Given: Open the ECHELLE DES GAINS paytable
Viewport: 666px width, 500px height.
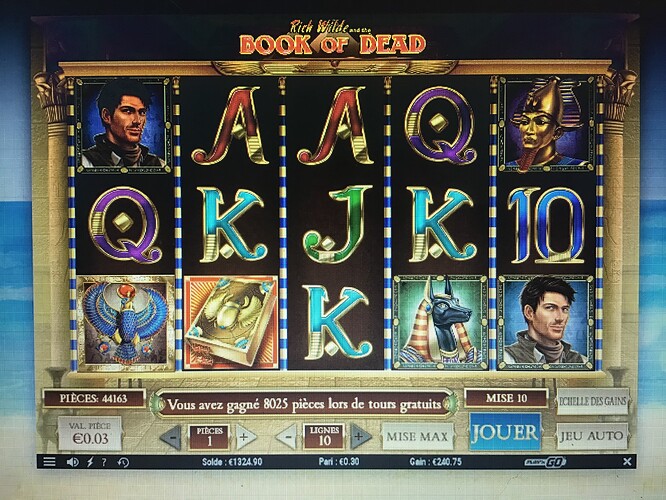Looking at the screenshot, I should click(592, 402).
